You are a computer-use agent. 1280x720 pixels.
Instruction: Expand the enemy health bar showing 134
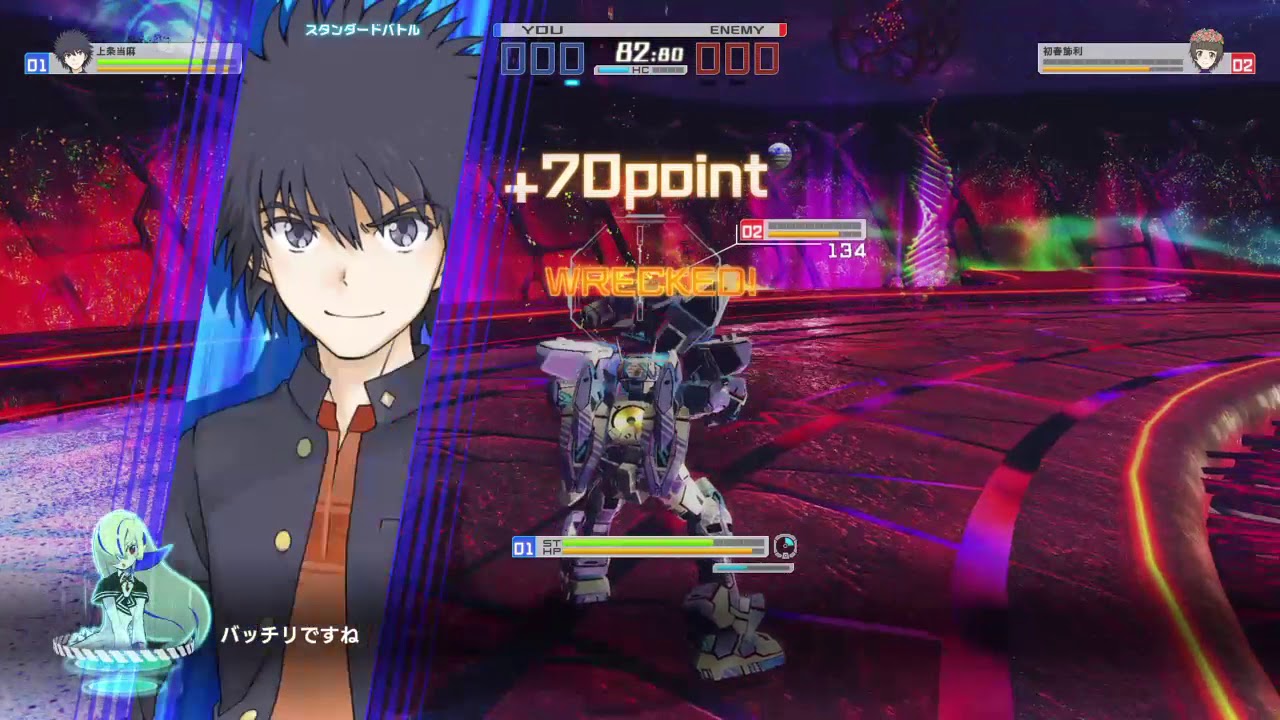812,228
